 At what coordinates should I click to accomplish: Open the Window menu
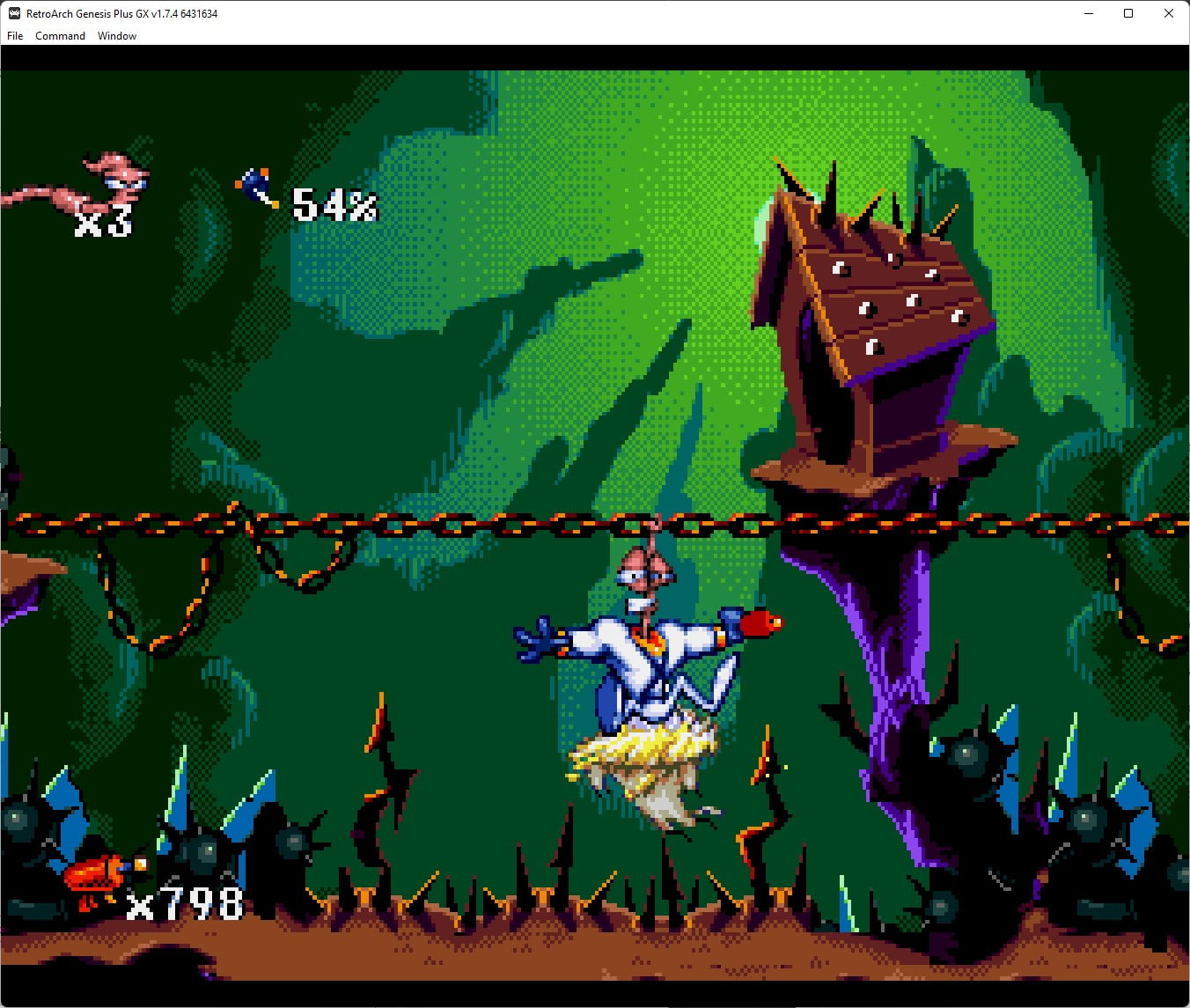coord(116,36)
